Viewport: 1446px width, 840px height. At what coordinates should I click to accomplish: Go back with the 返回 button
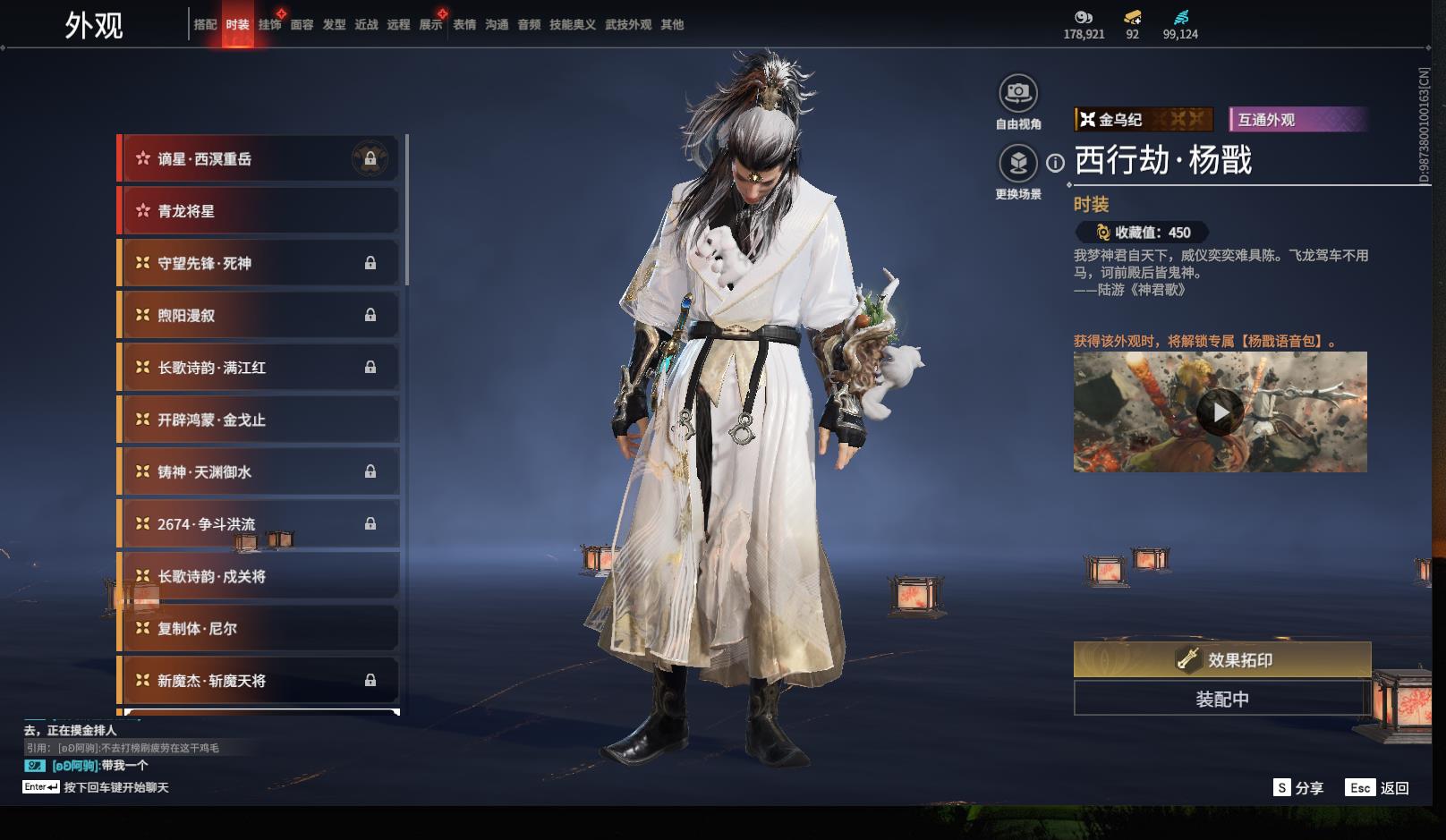[x=1378, y=788]
